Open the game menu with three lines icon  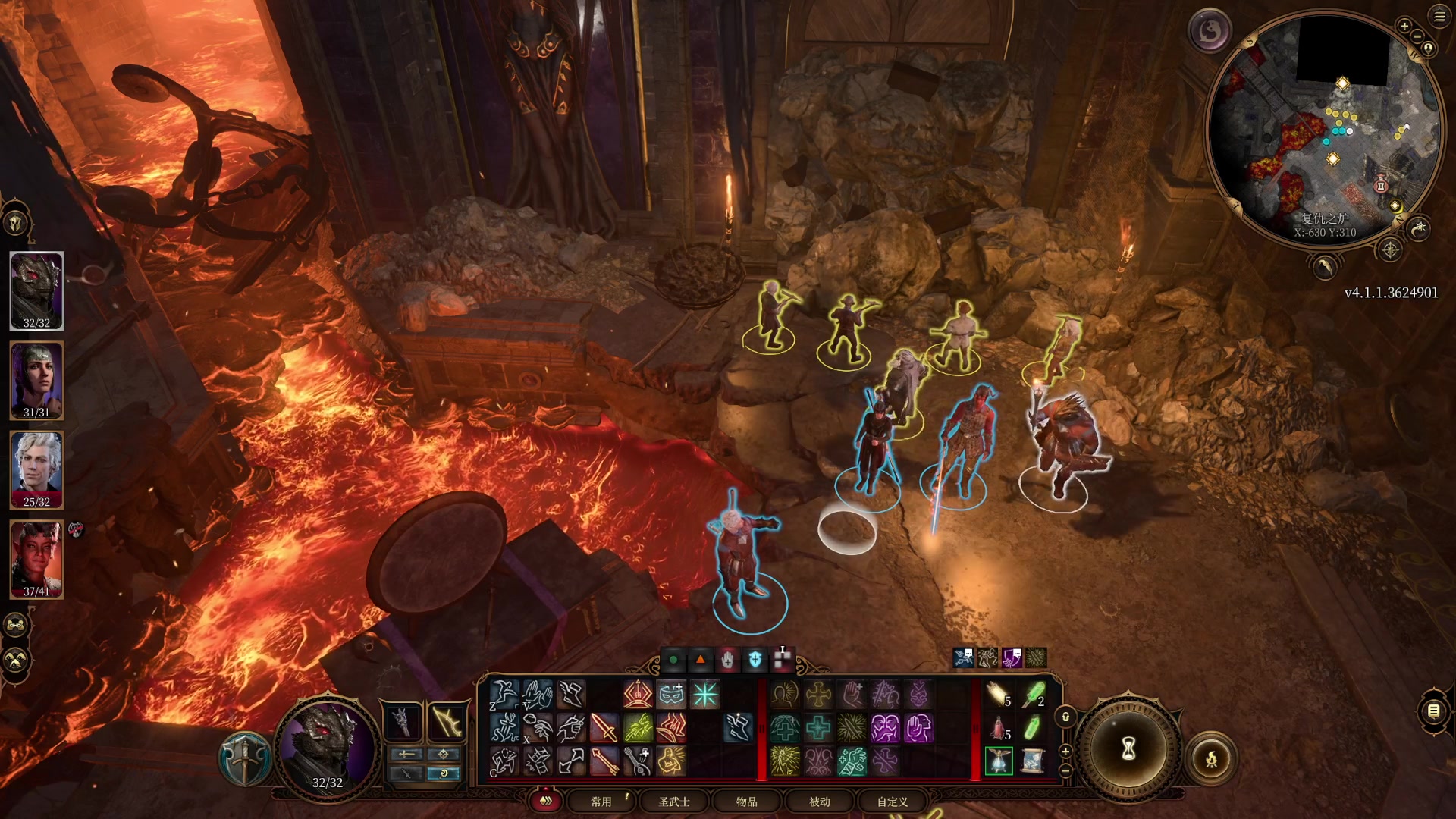(x=1439, y=17)
